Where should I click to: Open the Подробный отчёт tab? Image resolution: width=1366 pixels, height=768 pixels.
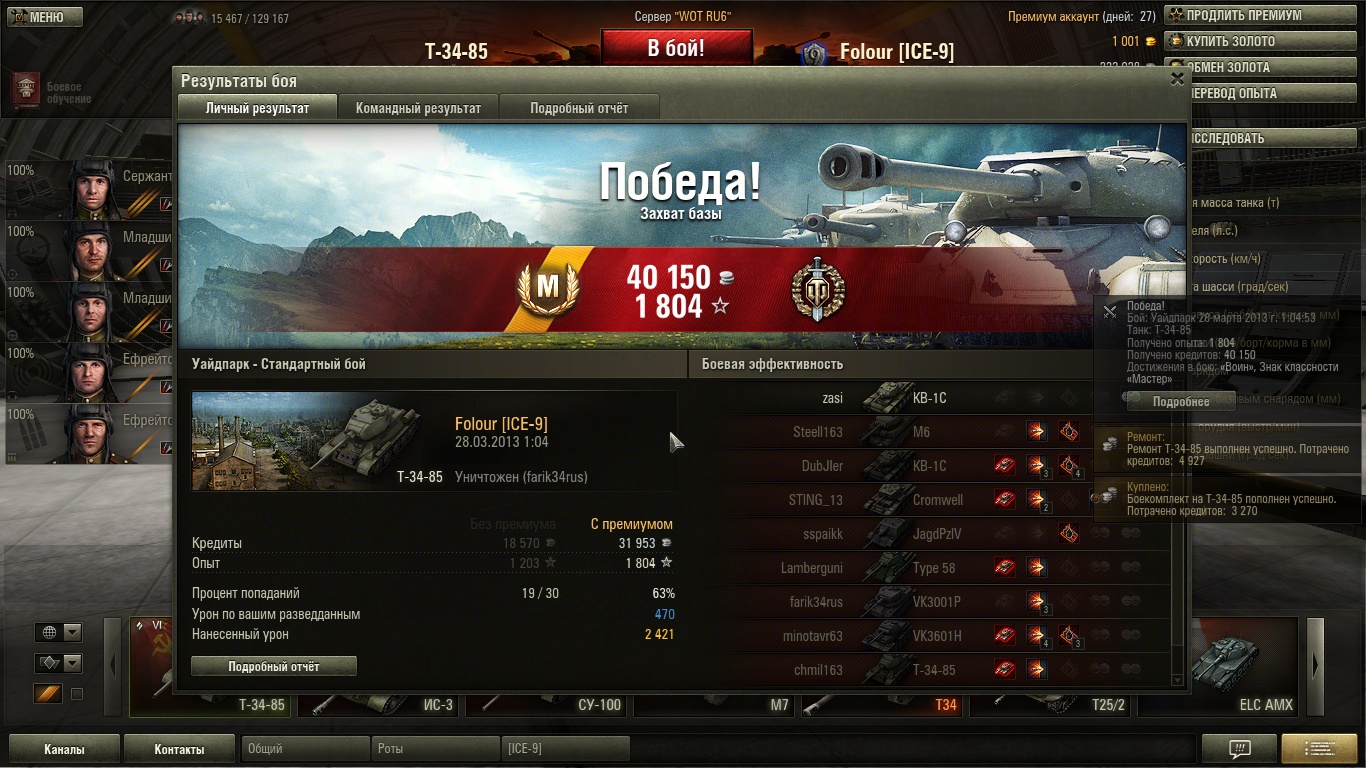(579, 108)
